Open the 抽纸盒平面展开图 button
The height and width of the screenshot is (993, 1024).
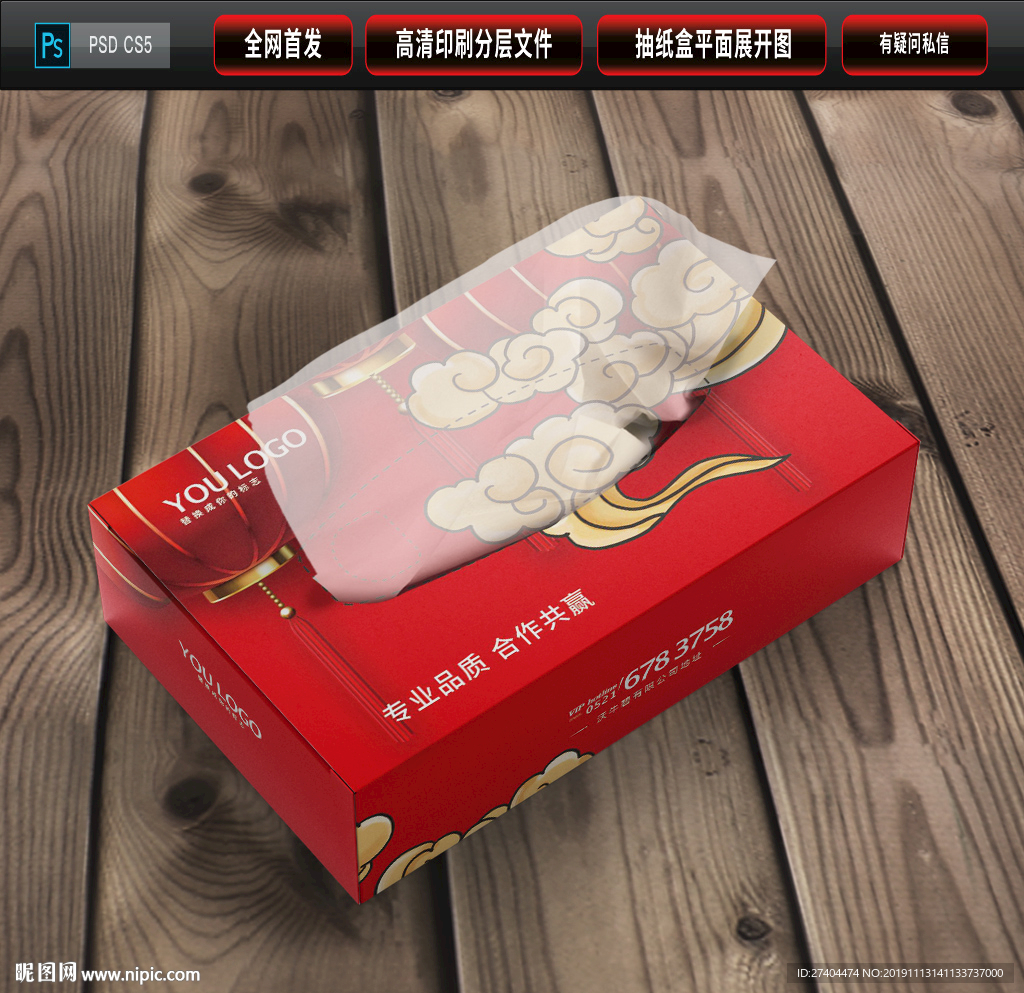(712, 44)
